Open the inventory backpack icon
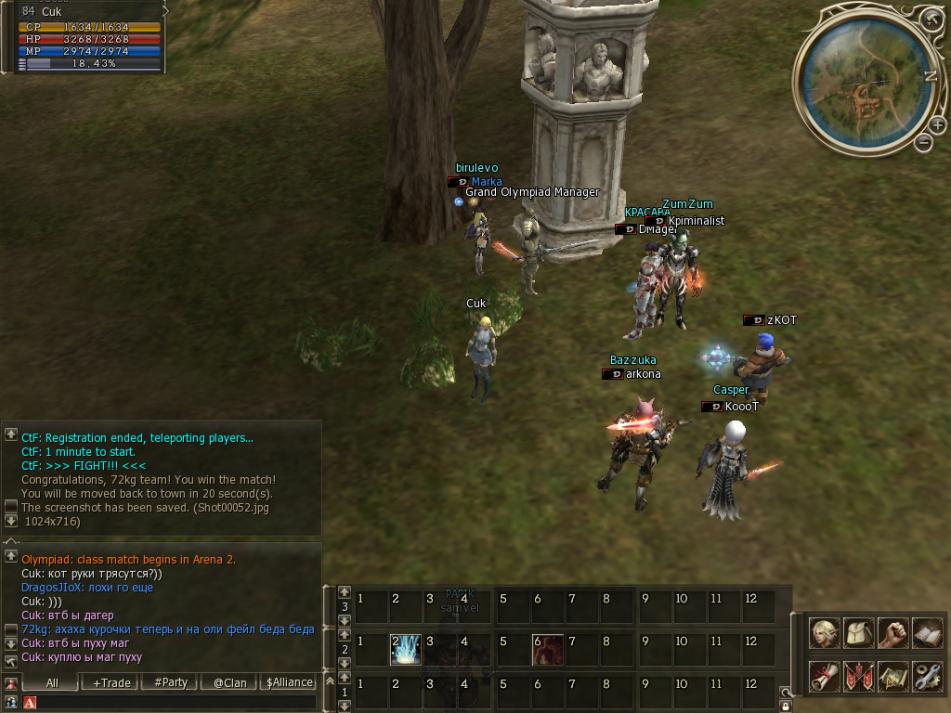This screenshot has height=713, width=951. [x=859, y=634]
